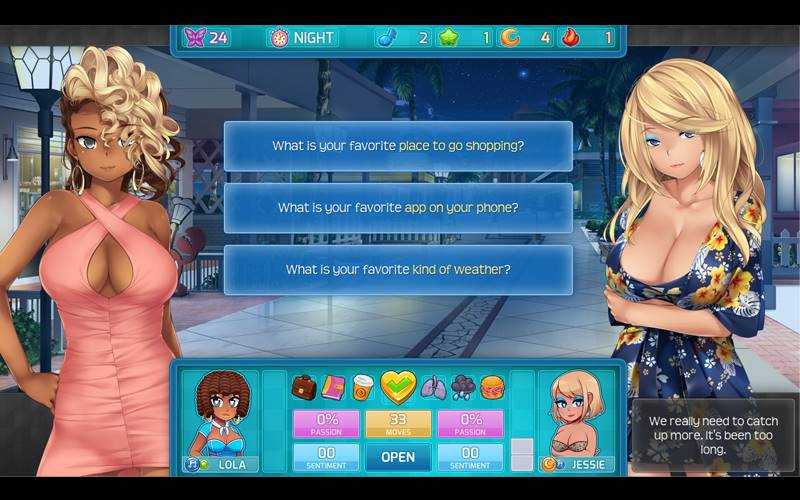Click the OPEN button

coord(398,457)
